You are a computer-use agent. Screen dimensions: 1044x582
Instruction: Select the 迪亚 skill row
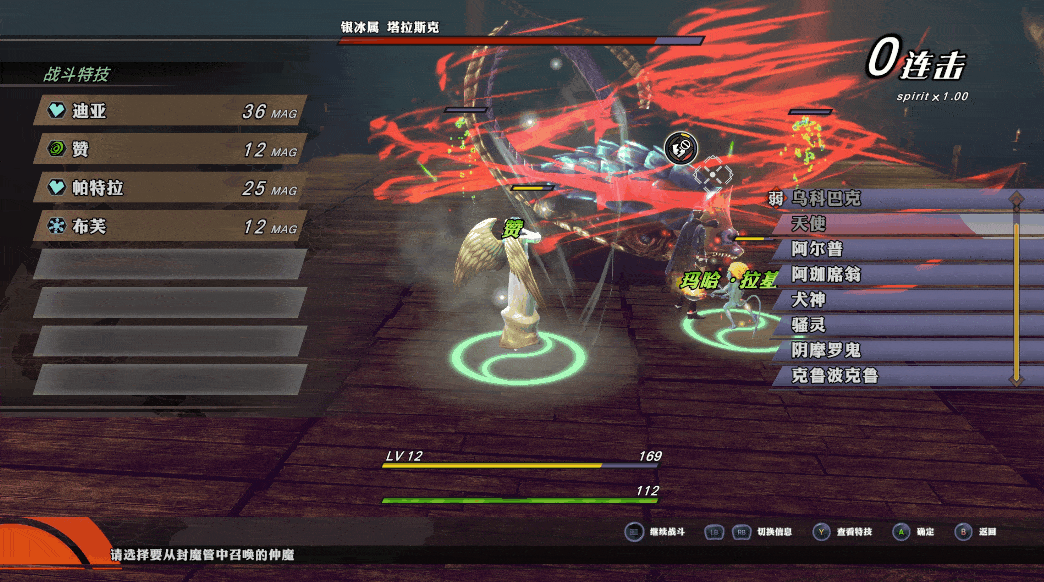[x=170, y=111]
